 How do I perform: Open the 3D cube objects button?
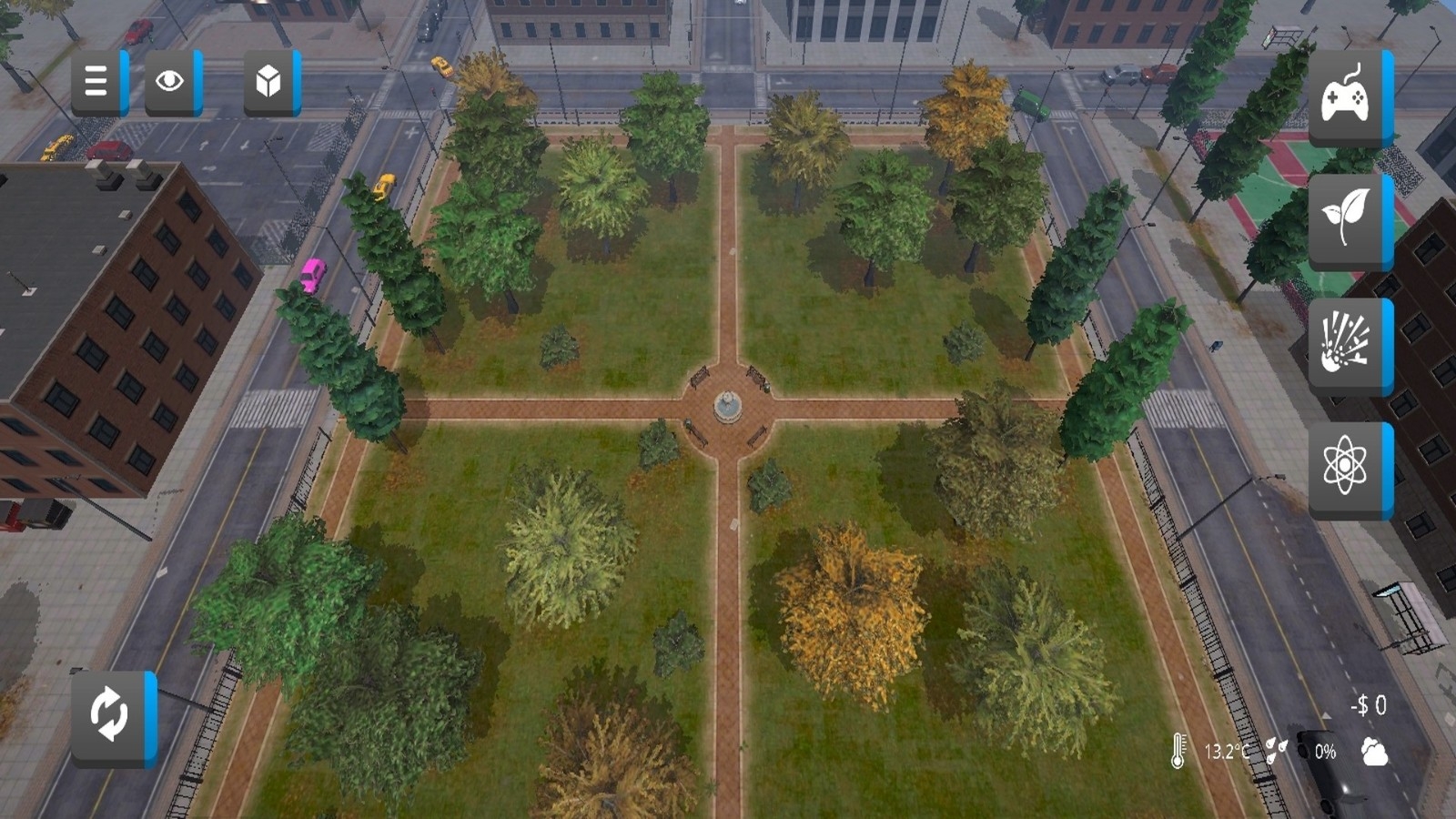269,83
